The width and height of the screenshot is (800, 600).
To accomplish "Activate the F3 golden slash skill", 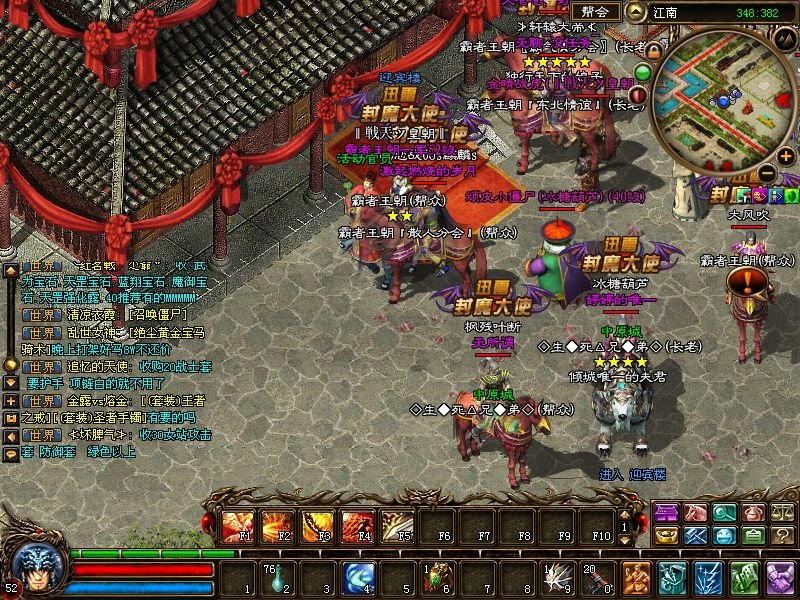I will tap(316, 524).
